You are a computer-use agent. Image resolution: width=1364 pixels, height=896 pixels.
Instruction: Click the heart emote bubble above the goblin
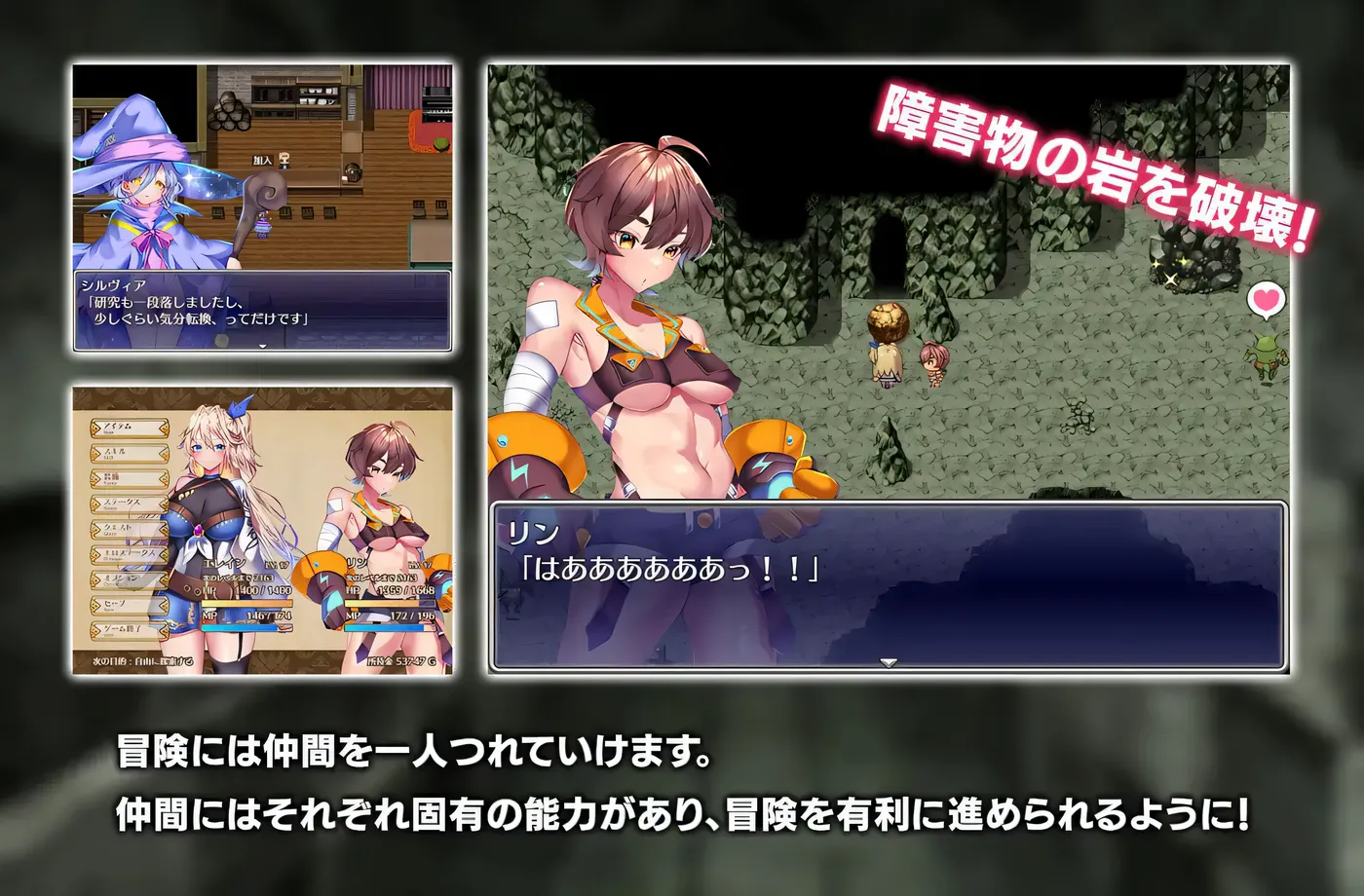[1266, 299]
